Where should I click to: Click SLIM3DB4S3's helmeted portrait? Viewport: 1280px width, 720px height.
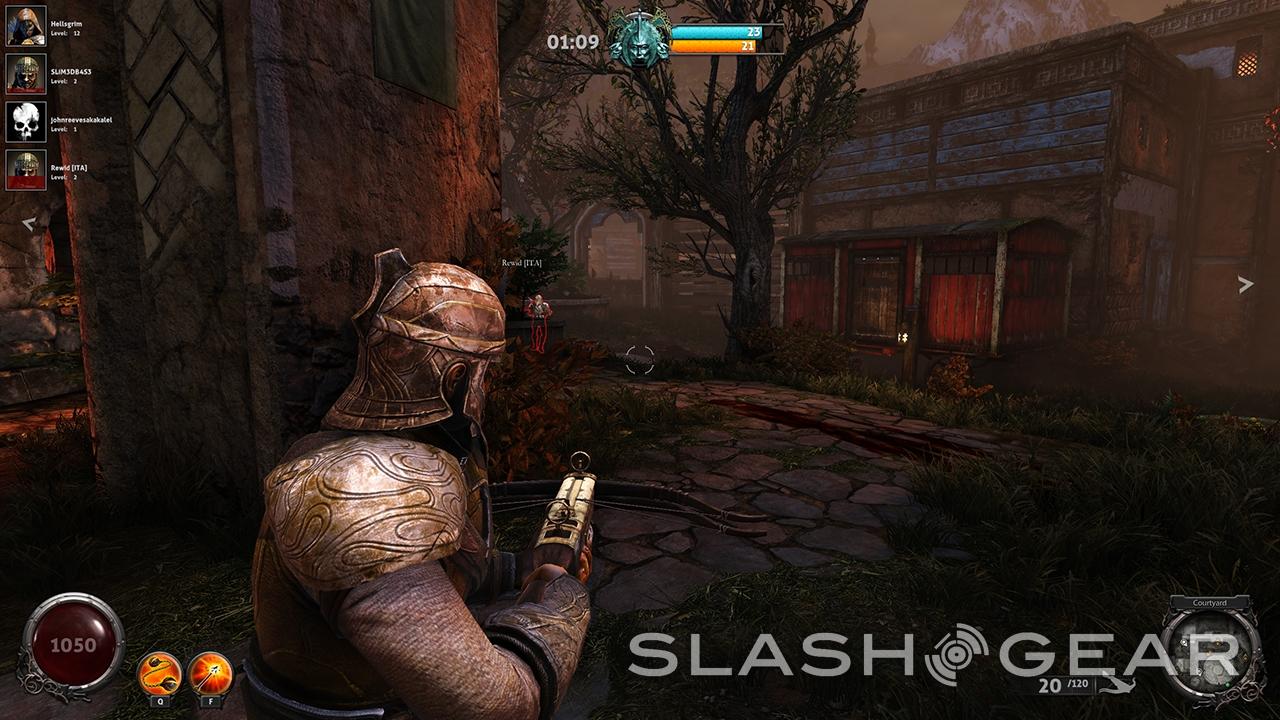click(x=26, y=74)
